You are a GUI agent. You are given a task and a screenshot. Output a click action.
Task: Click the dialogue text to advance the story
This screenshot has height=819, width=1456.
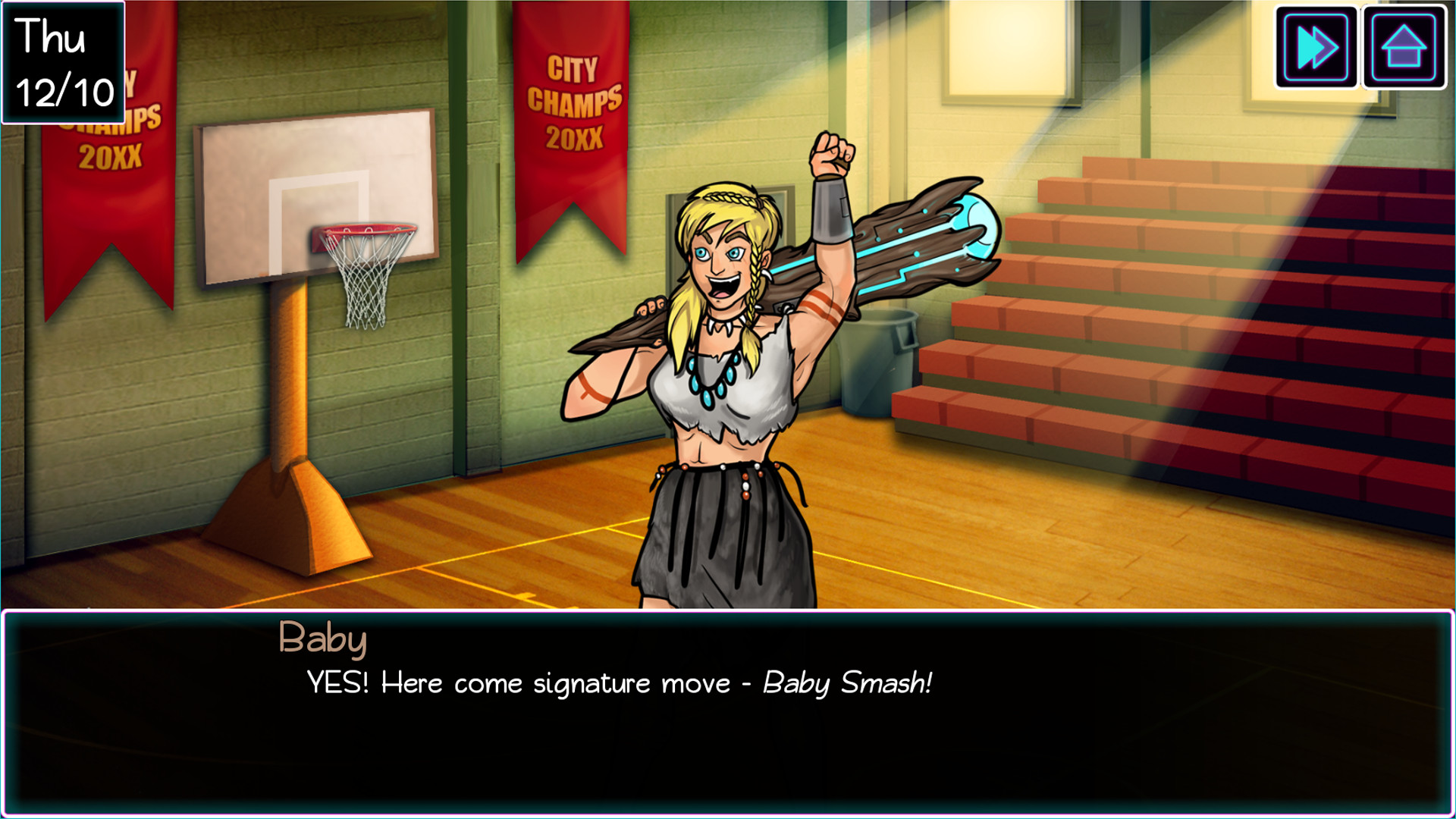(x=618, y=684)
